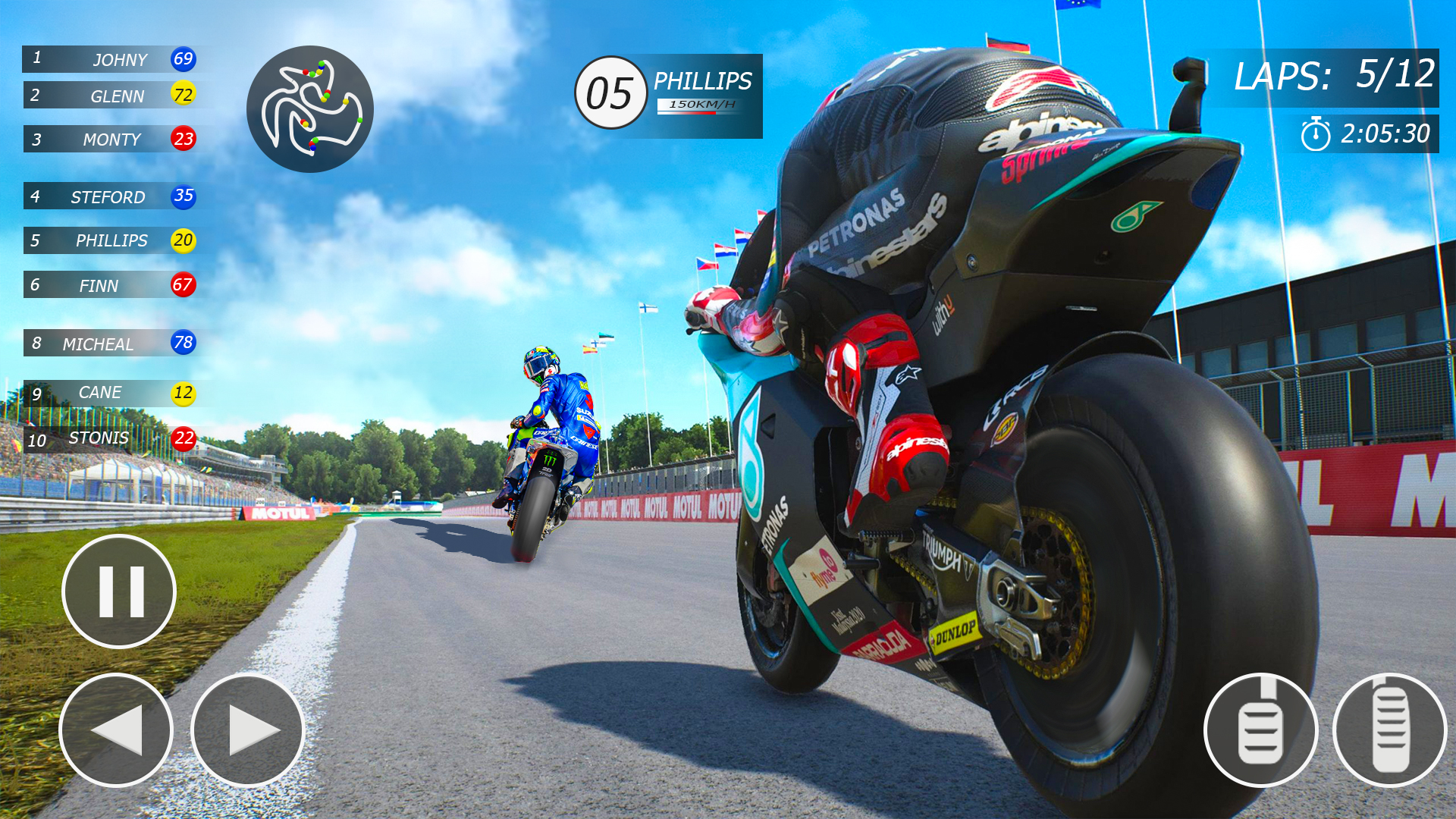Pick FINN from the standings
Viewport: 1456px width, 819px height.
110,285
